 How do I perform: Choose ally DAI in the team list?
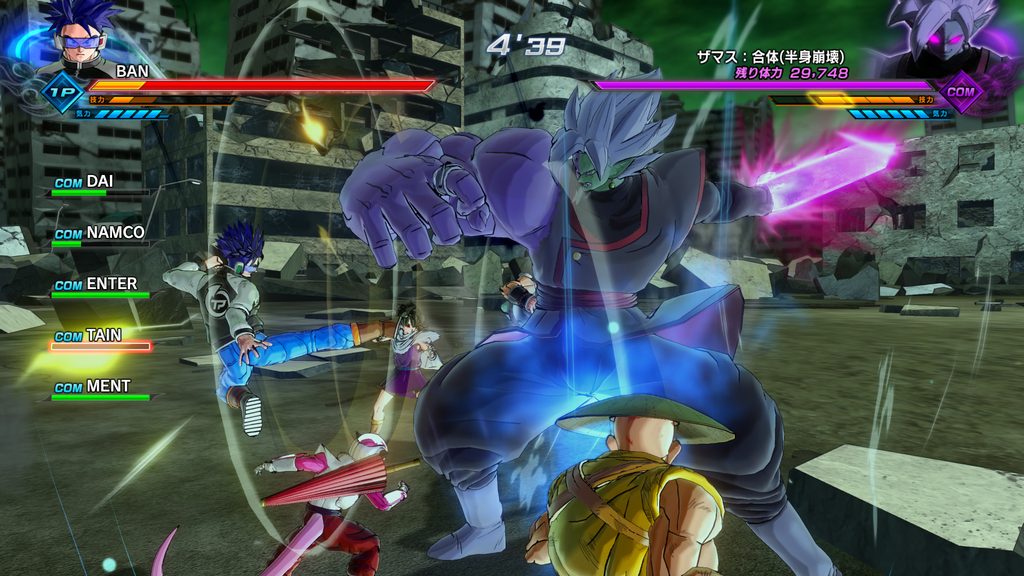98,182
